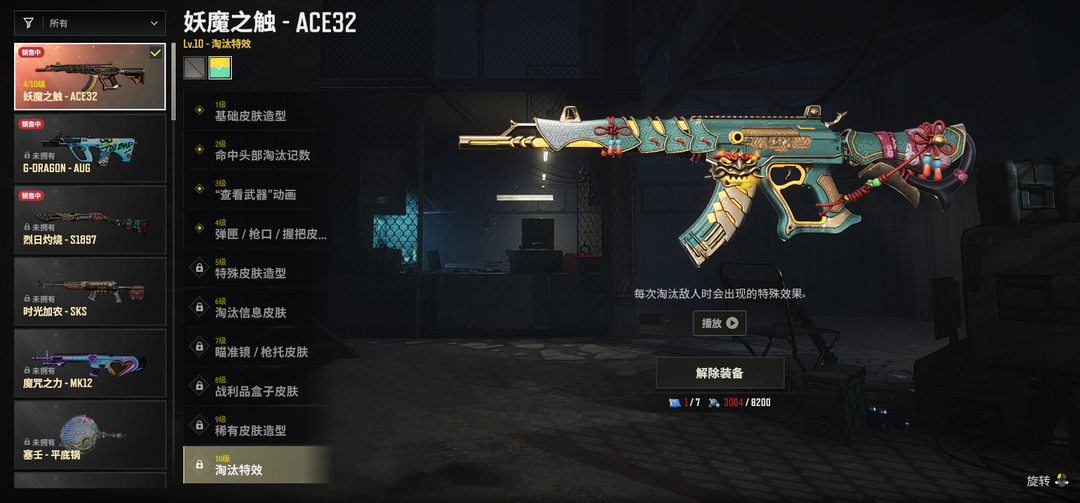Select the gray color variant swatch
Image resolution: width=1080 pixels, height=503 pixels.
point(194,67)
